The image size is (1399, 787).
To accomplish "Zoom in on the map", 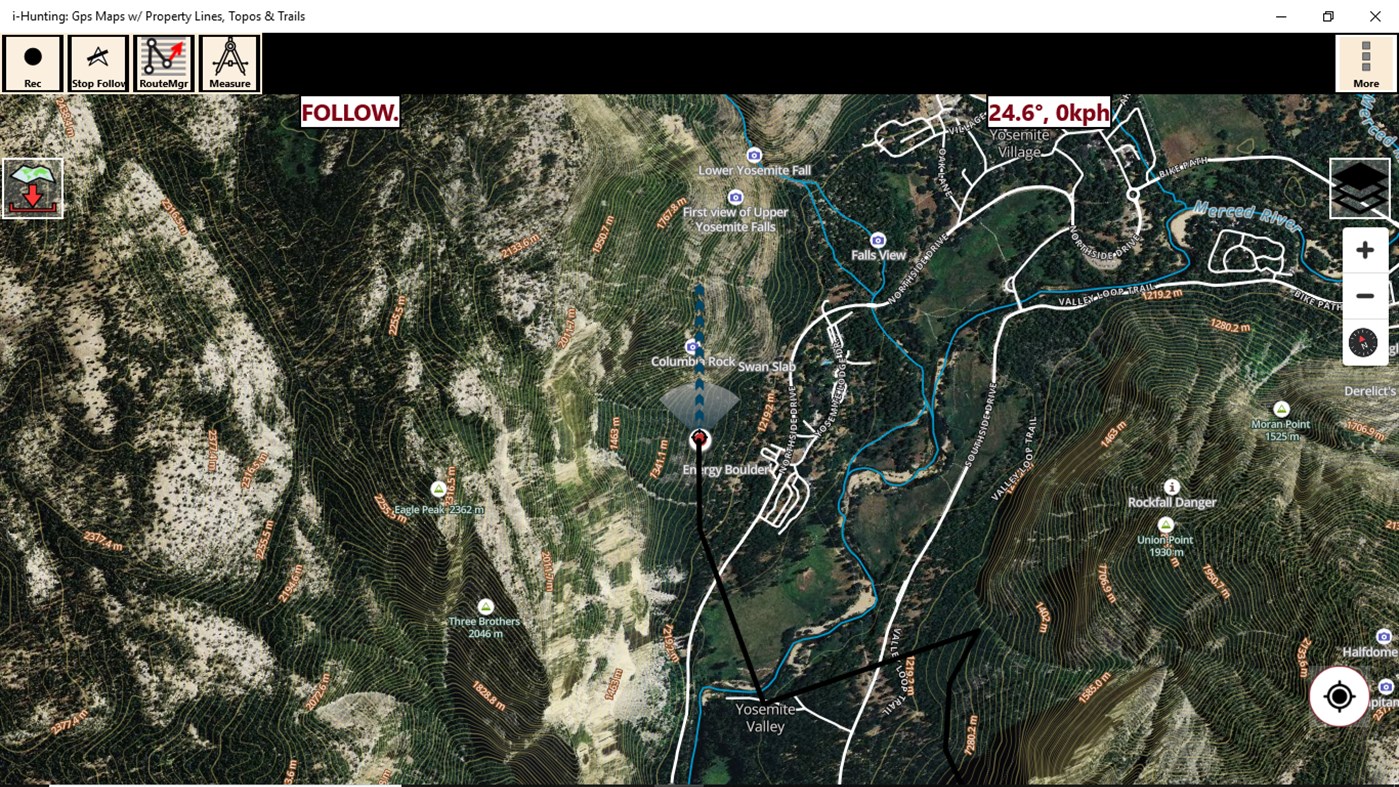I will coord(1364,249).
